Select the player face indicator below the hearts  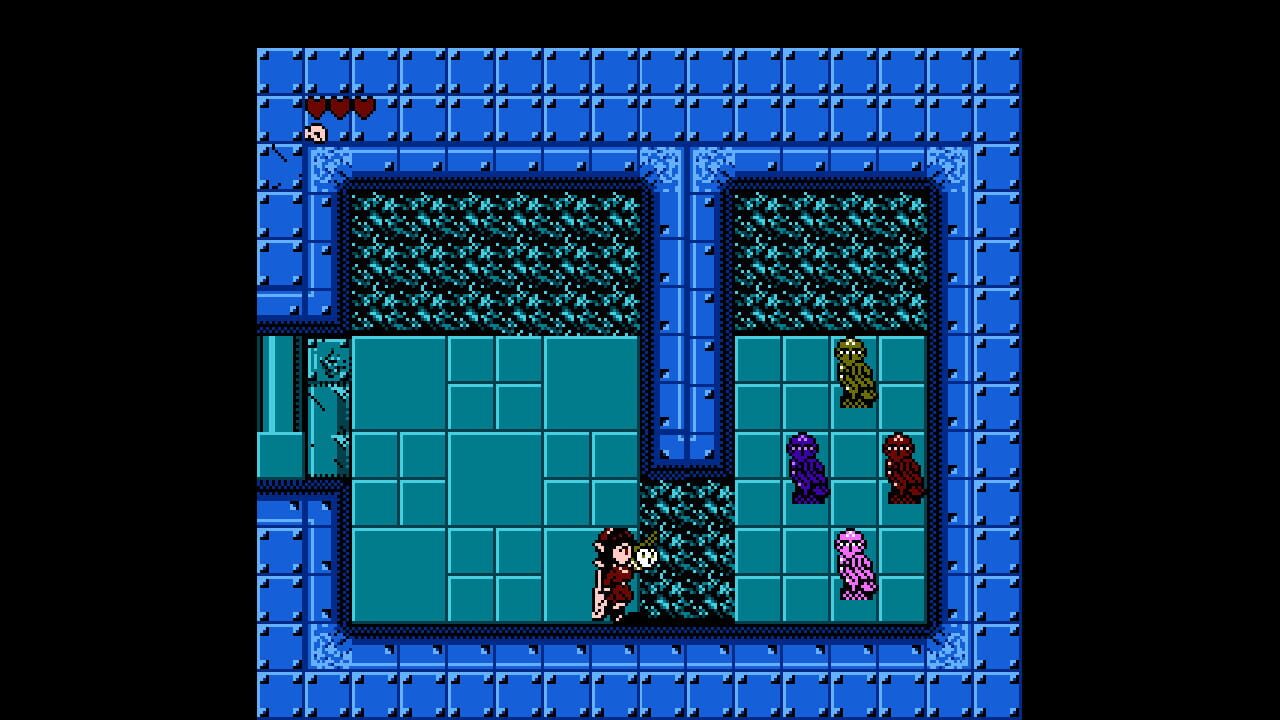[318, 131]
